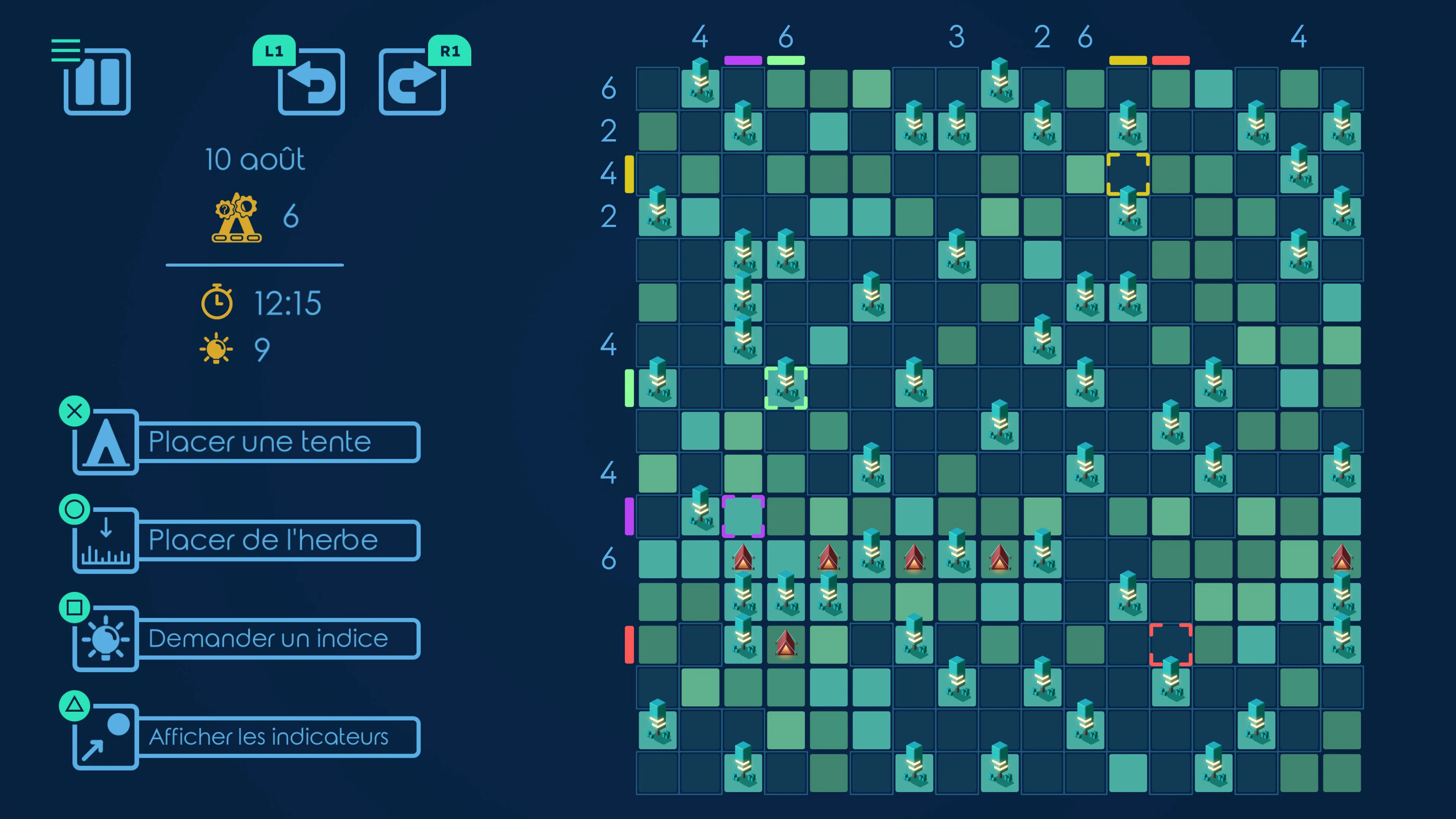Click the date label 10 août
The width and height of the screenshot is (1456, 819).
[254, 159]
